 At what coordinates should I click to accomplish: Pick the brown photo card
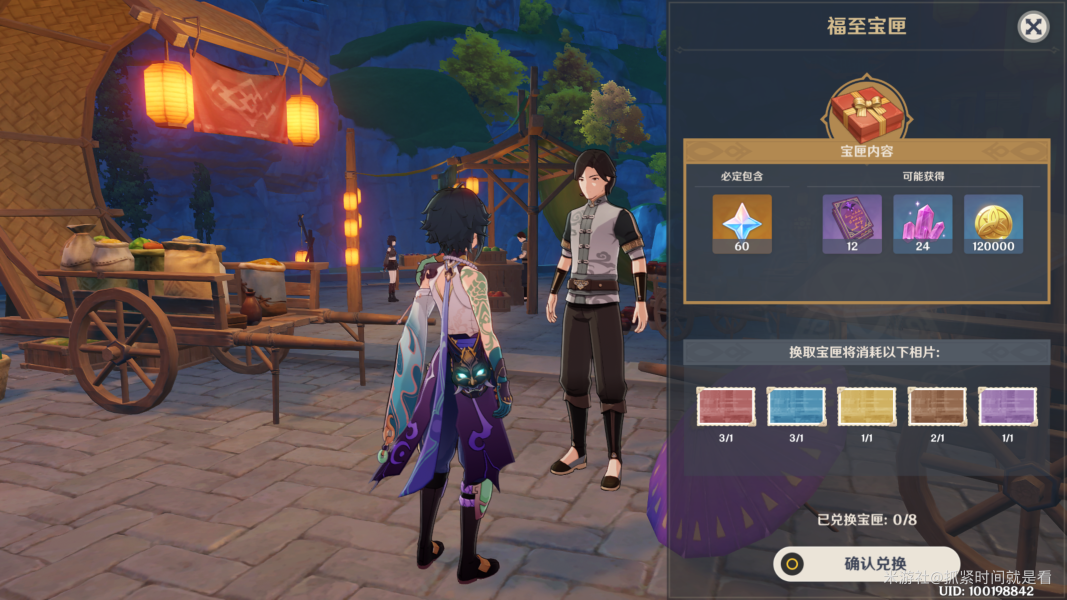[937, 407]
